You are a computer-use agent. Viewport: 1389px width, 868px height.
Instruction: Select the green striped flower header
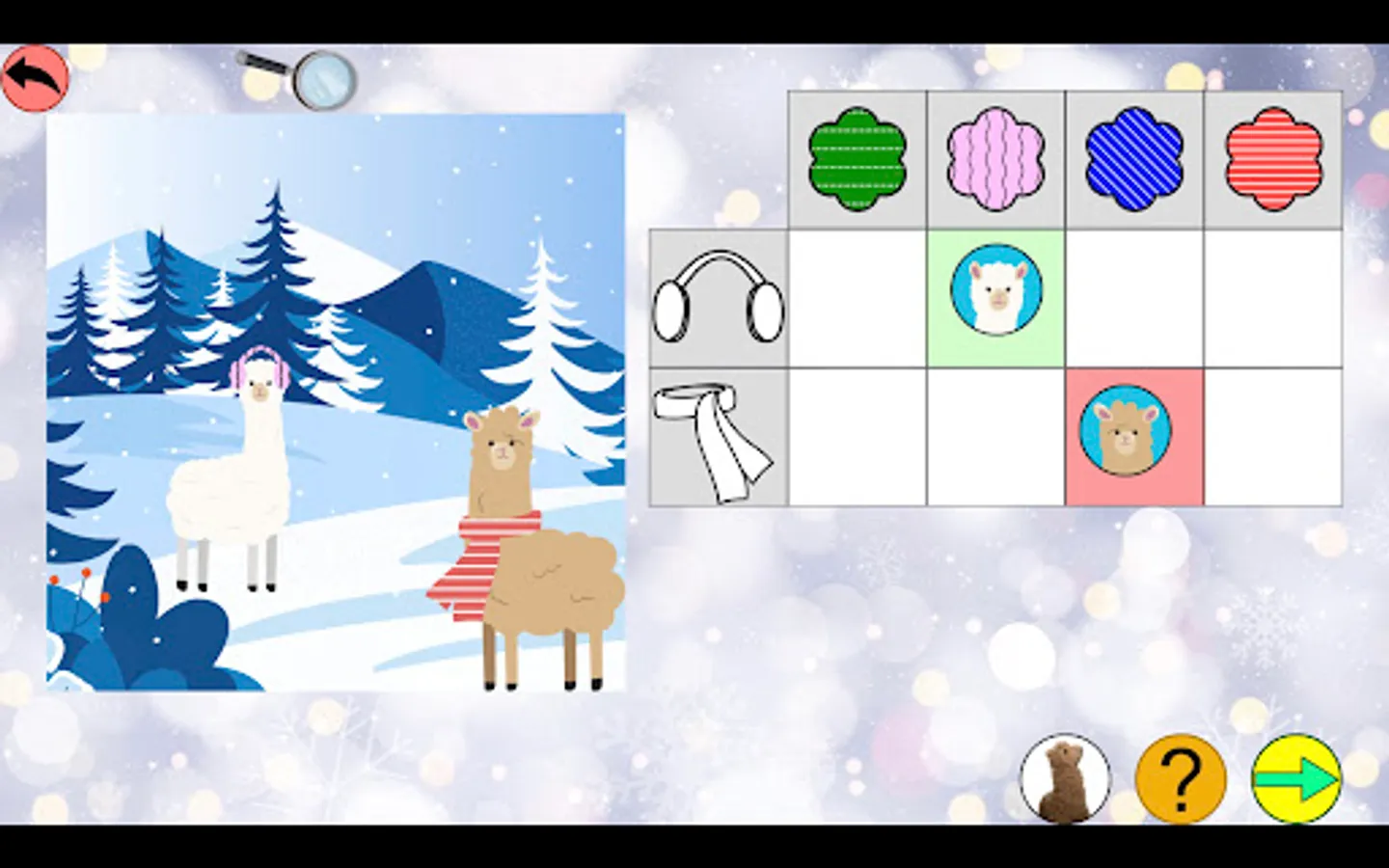pyautogui.click(x=858, y=157)
